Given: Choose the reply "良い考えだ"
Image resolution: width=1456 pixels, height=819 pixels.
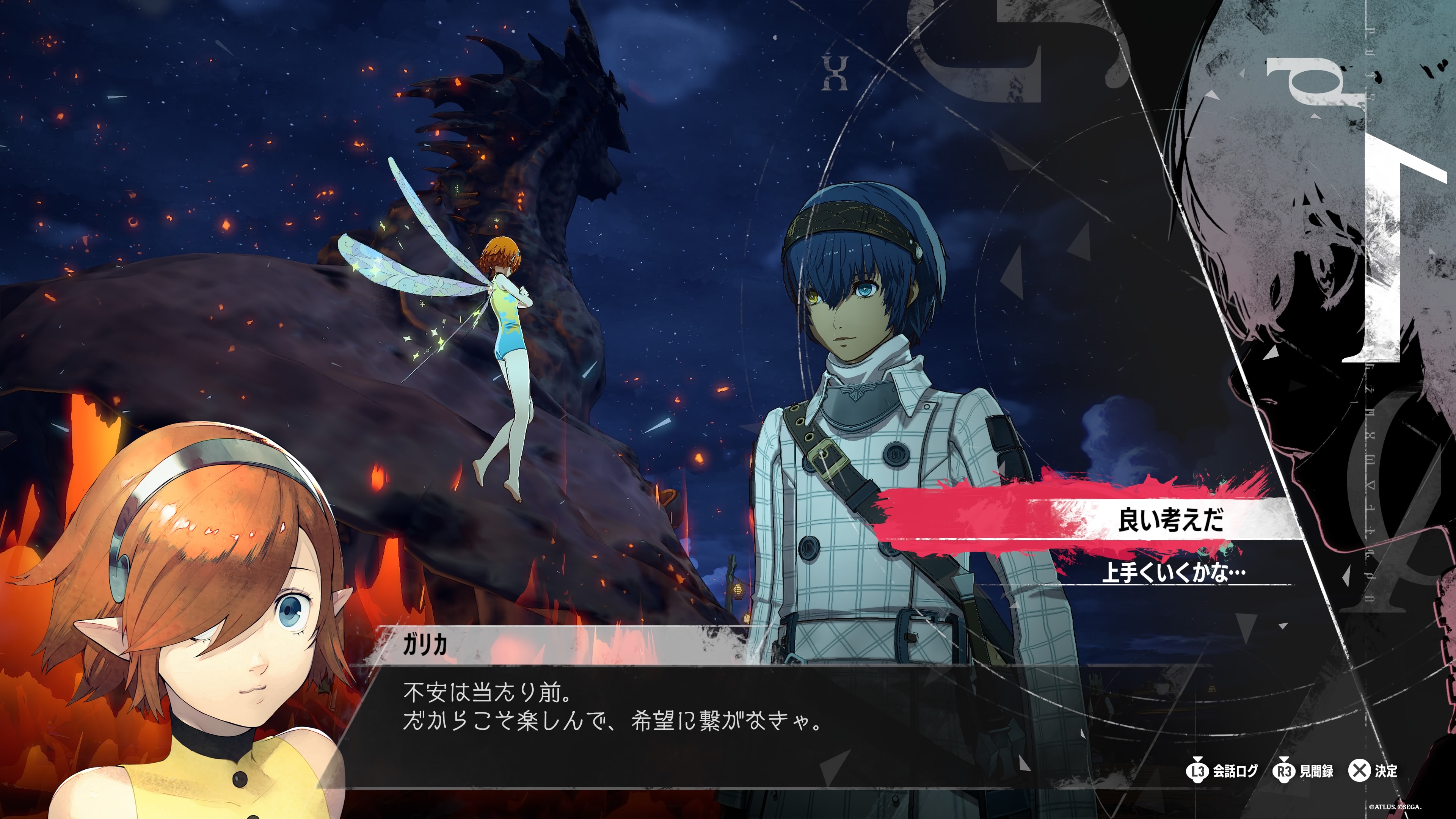Looking at the screenshot, I should (1170, 520).
